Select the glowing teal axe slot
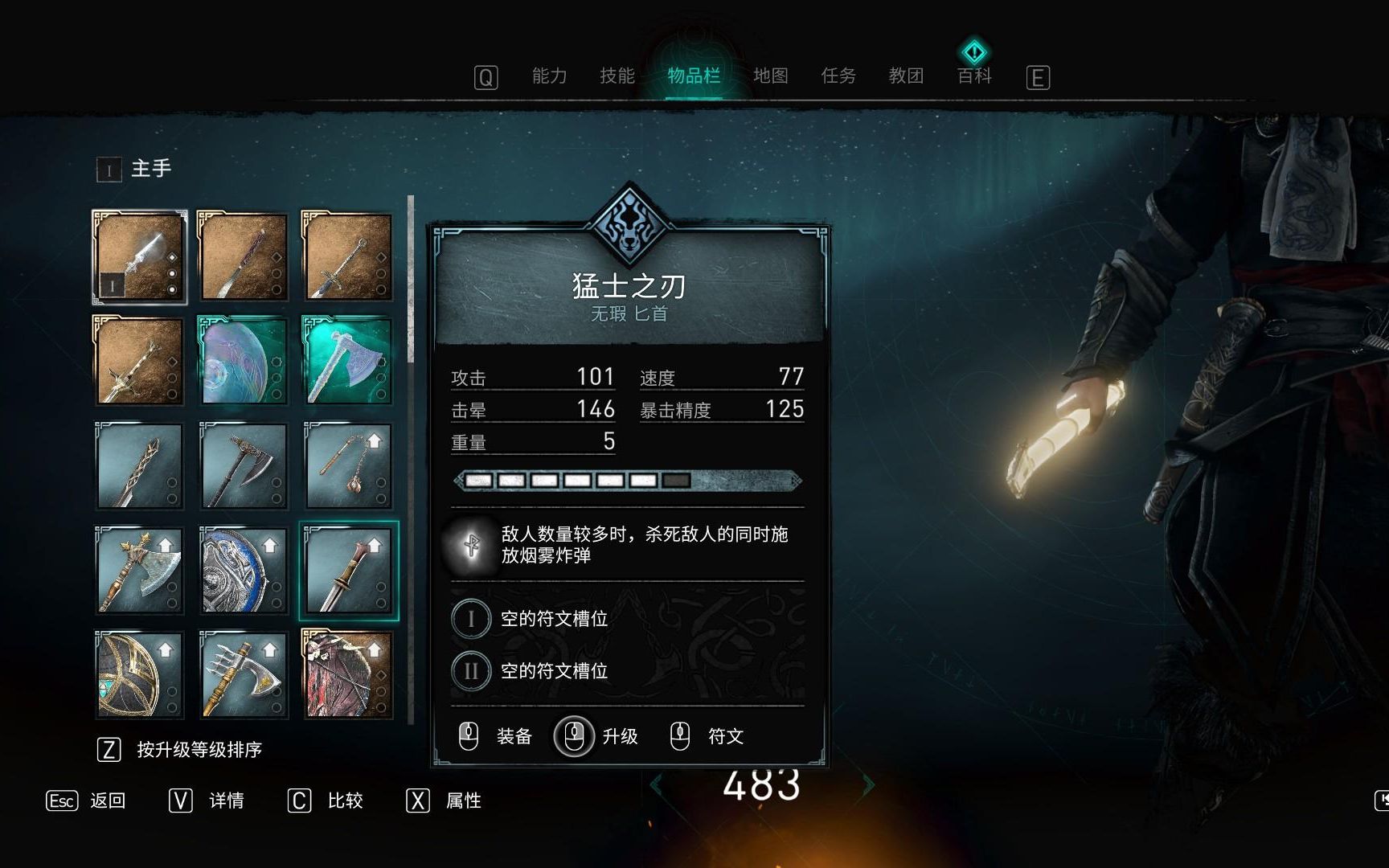The width and height of the screenshot is (1389, 868). [347, 361]
